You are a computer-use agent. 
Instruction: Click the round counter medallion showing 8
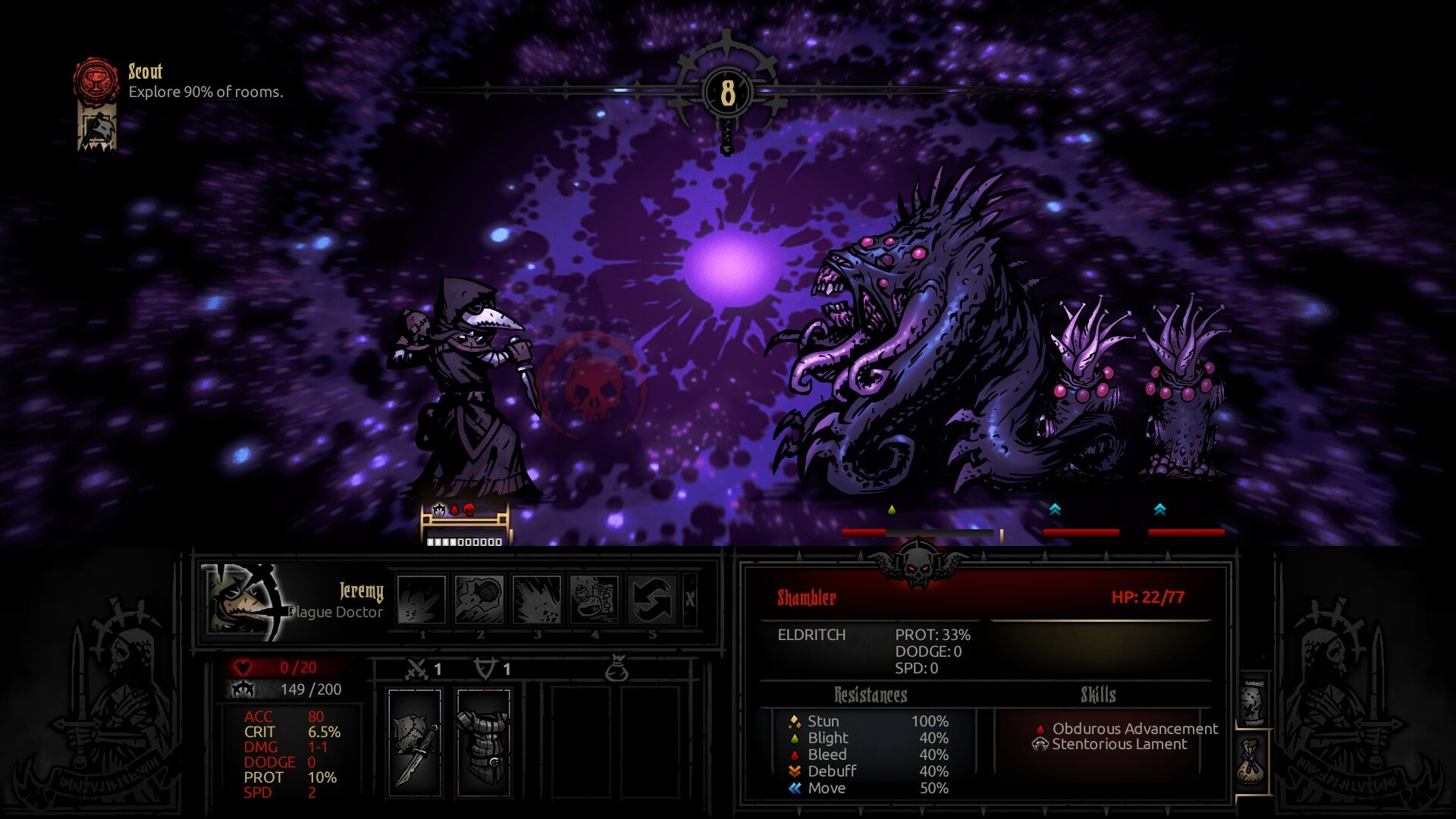pyautogui.click(x=727, y=93)
